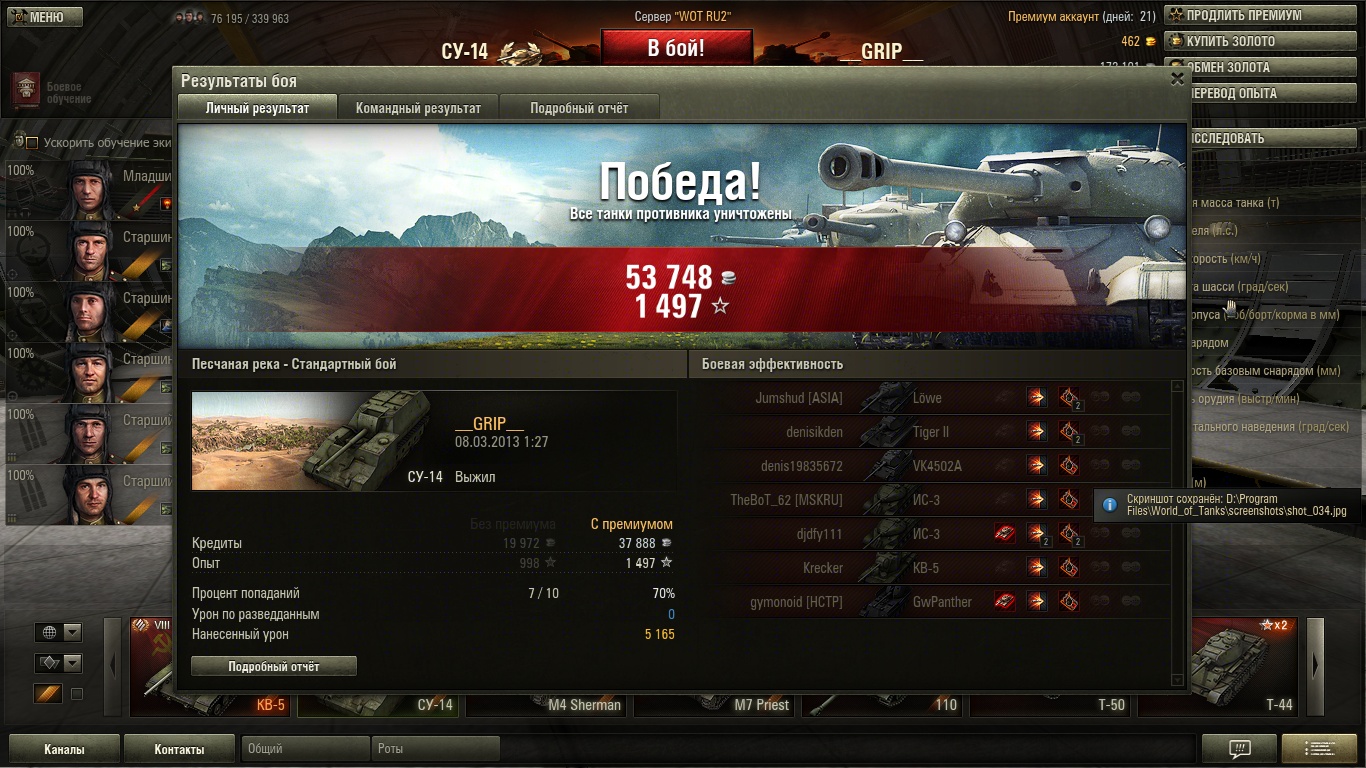Switch to the Командный результат tab
The image size is (1366, 768).
(x=418, y=108)
